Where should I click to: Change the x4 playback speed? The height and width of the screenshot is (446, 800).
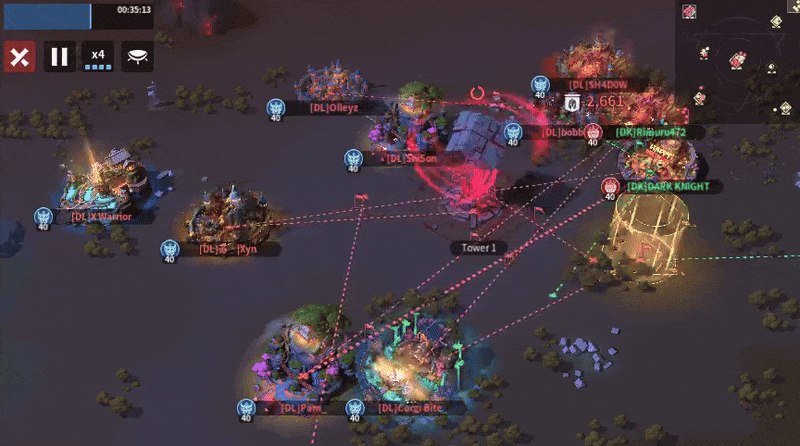tap(98, 56)
